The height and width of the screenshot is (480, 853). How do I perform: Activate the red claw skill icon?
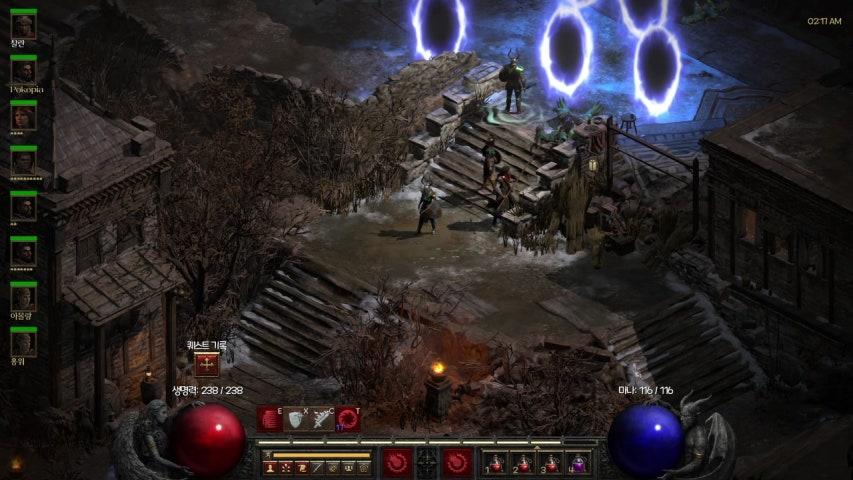(x=270, y=419)
